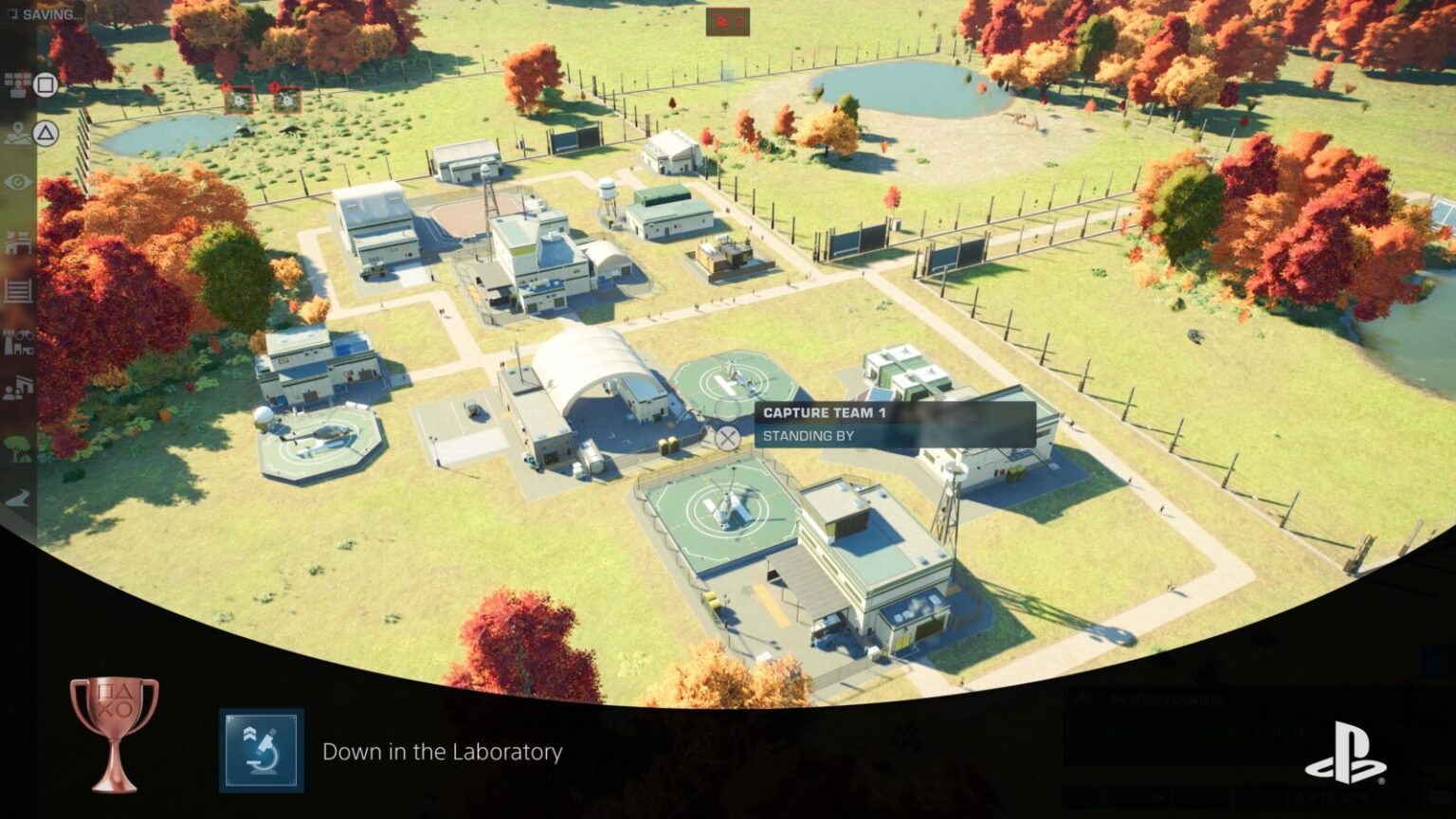Click the bronze trophy cup icon
This screenshot has height=819, width=1456.
pos(114,733)
